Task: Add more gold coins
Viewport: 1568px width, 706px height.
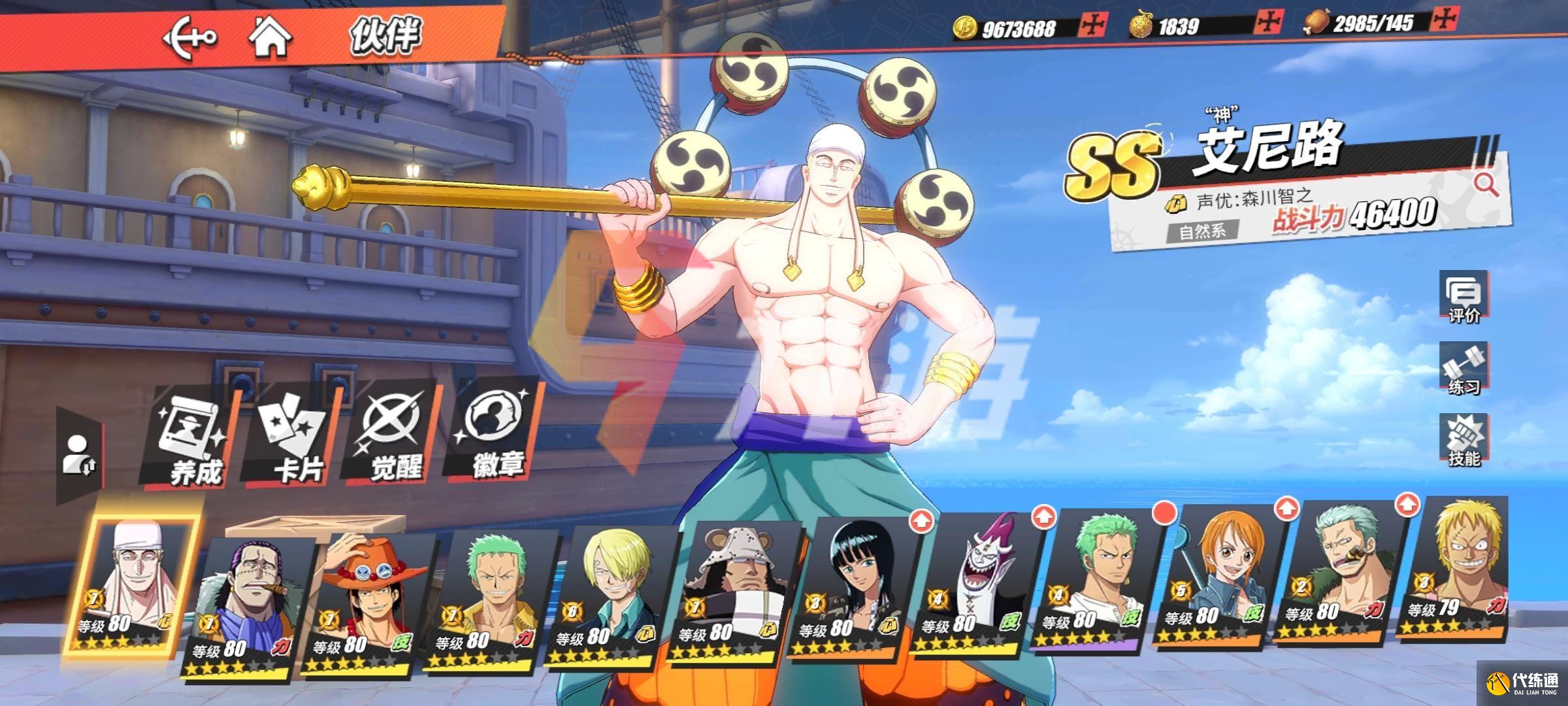Action: (x=1092, y=26)
